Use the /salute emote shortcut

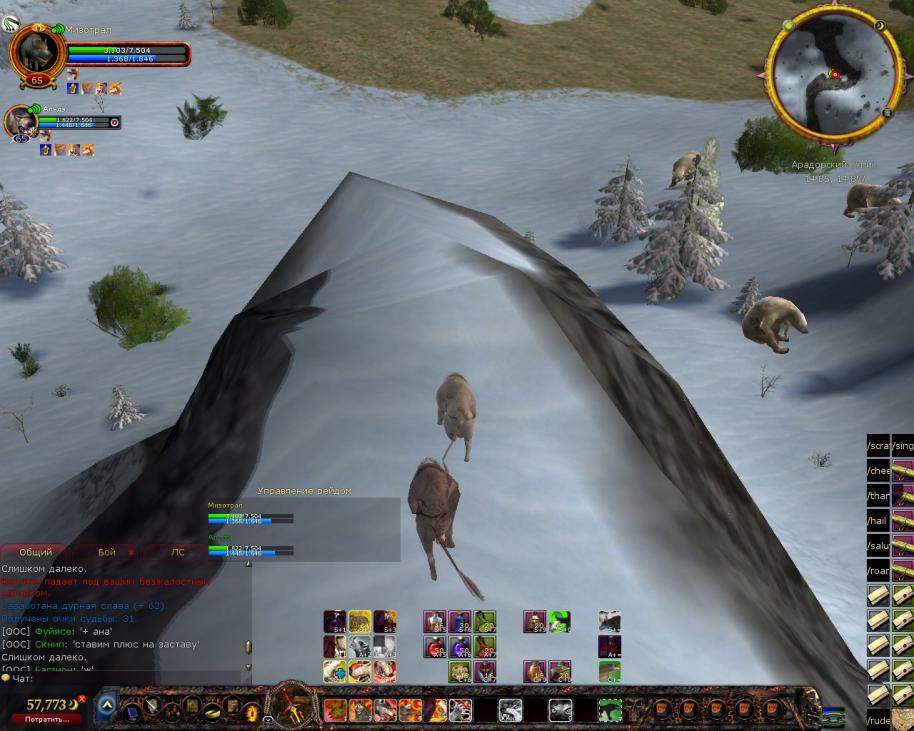coord(878,546)
